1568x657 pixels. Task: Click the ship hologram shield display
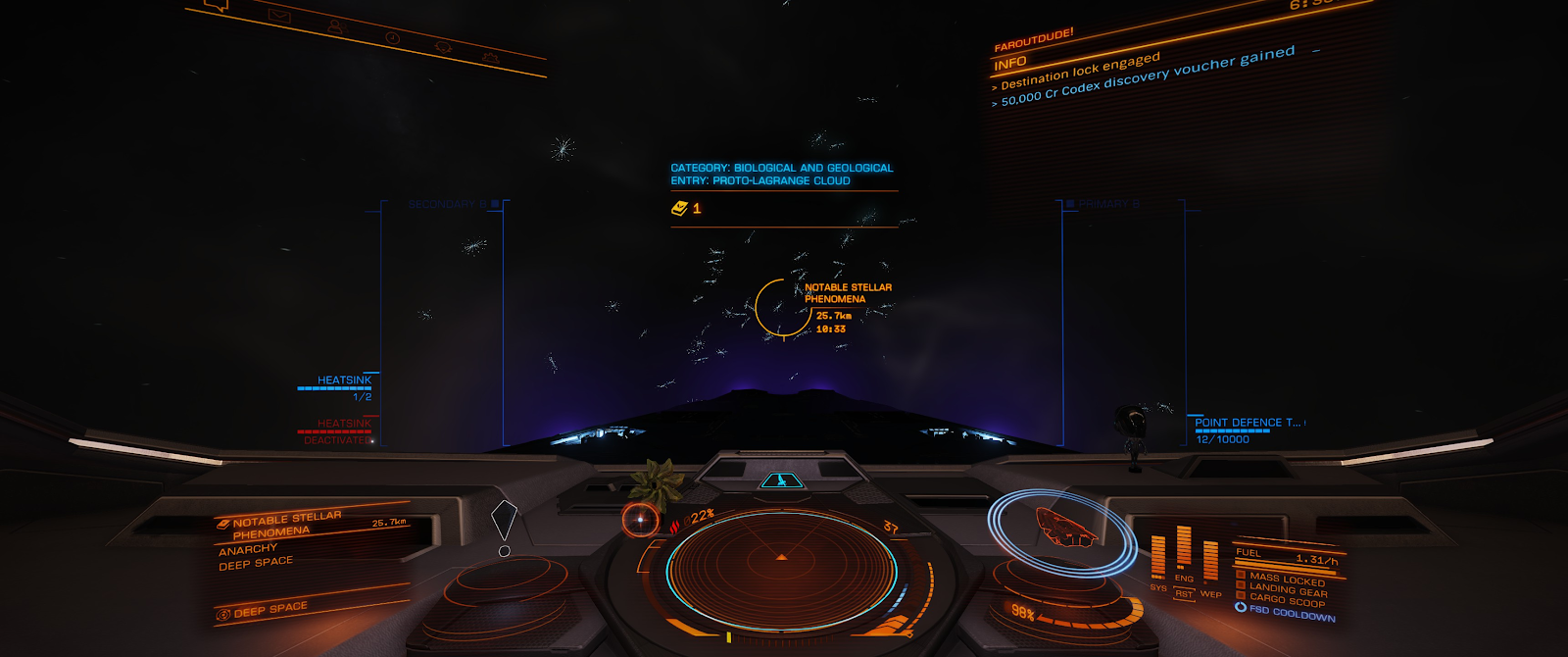click(1062, 529)
